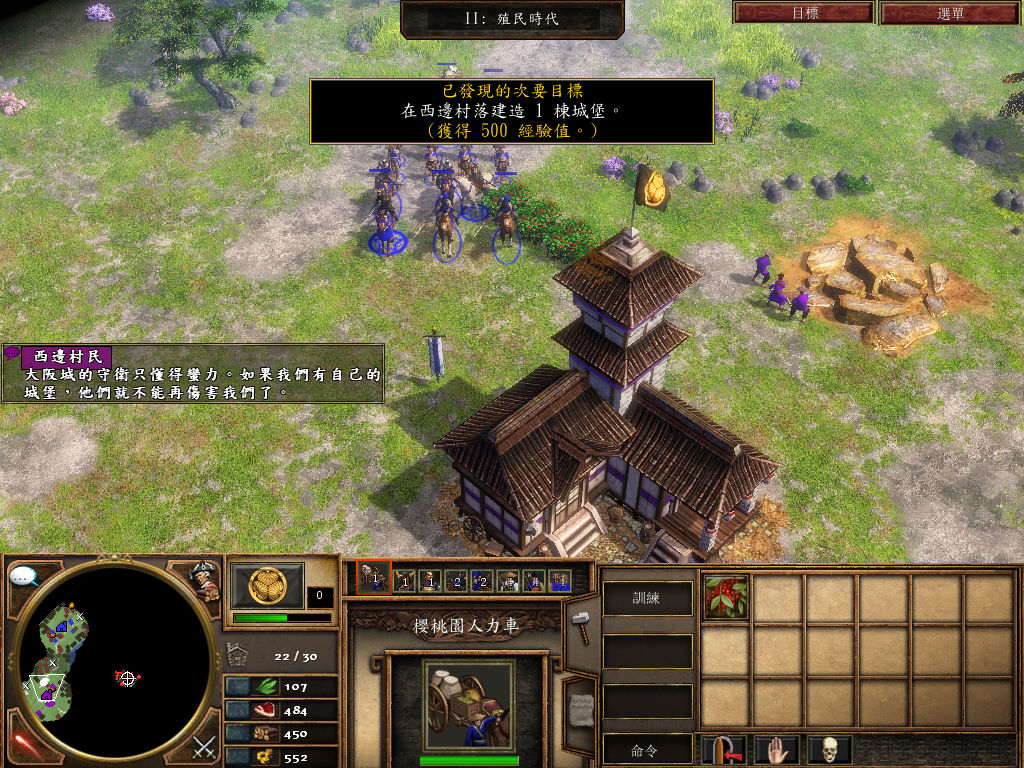Select the straw-hat villager group icon

pos(508,580)
